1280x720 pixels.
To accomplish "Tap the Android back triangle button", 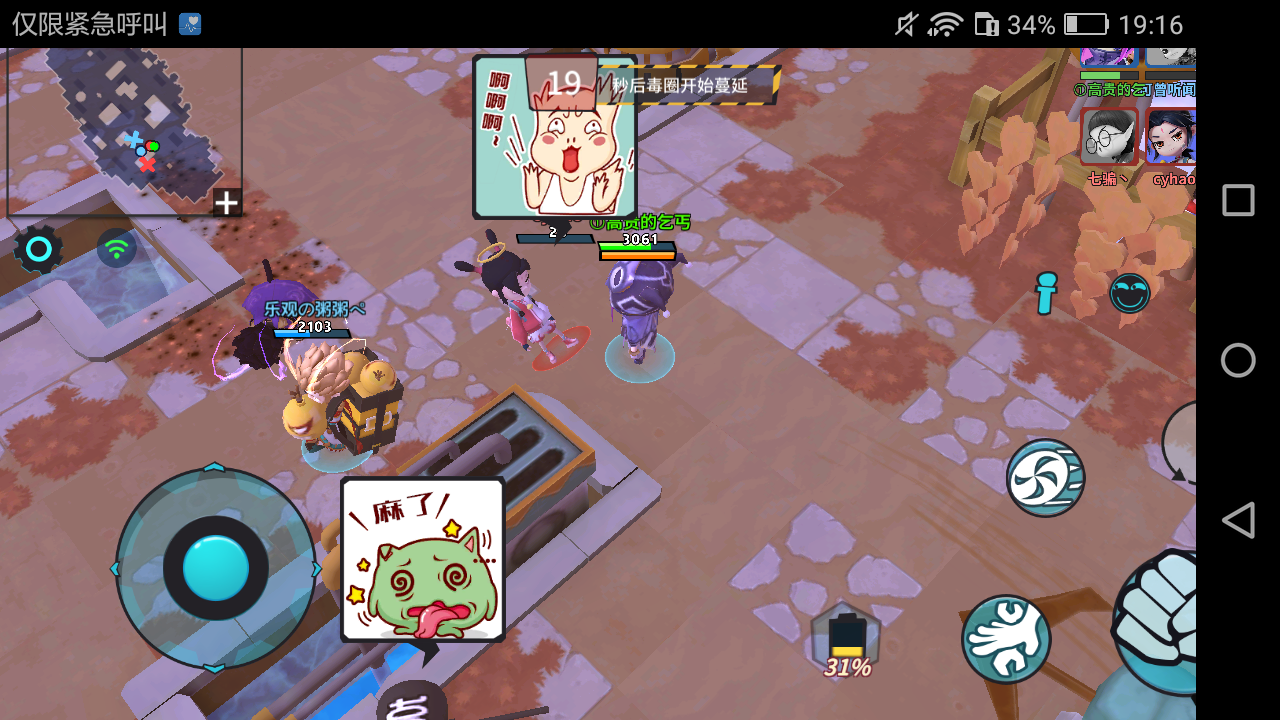I will click(x=1238, y=519).
